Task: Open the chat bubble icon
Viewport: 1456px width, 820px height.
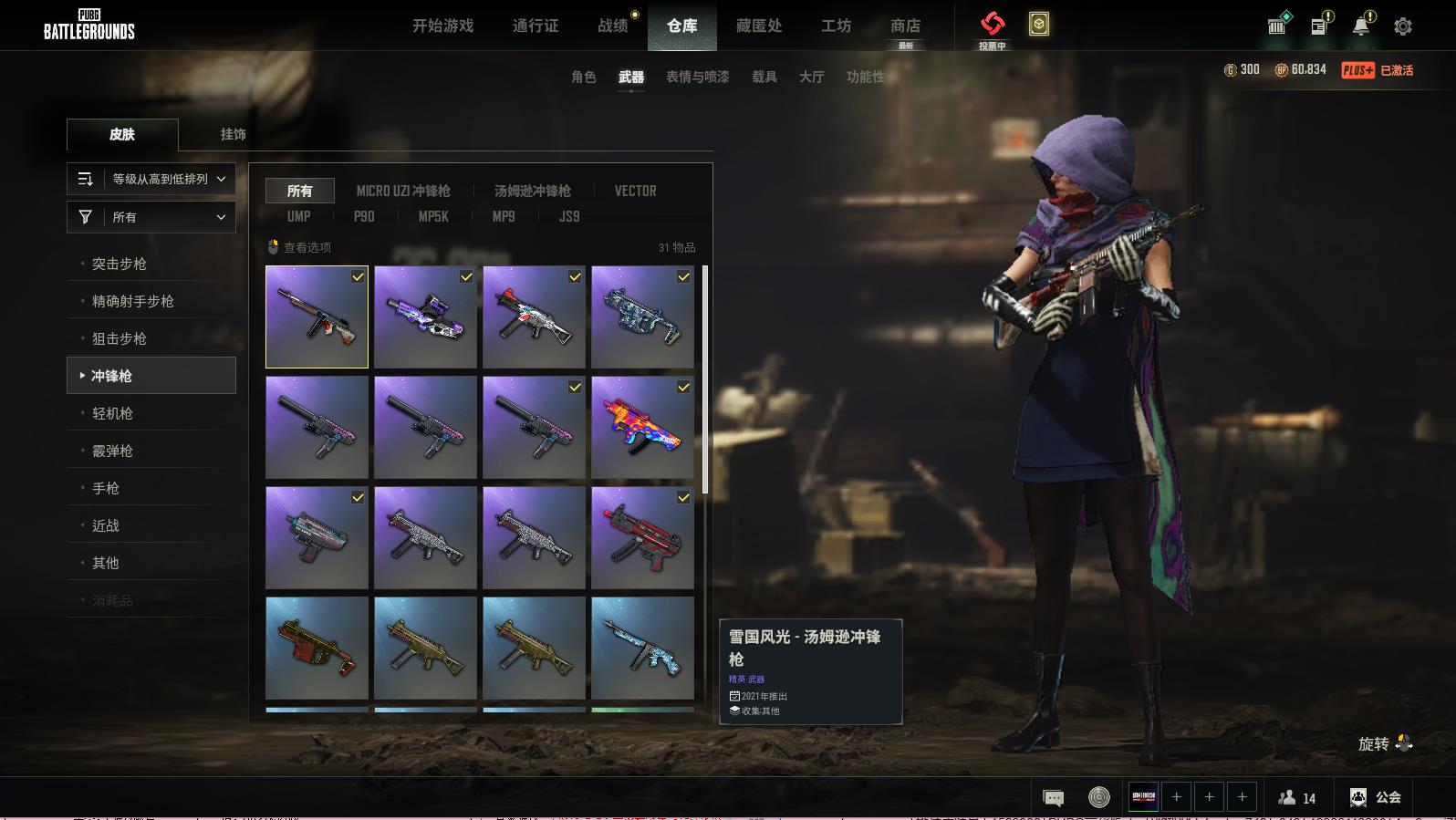Action: tap(1053, 798)
